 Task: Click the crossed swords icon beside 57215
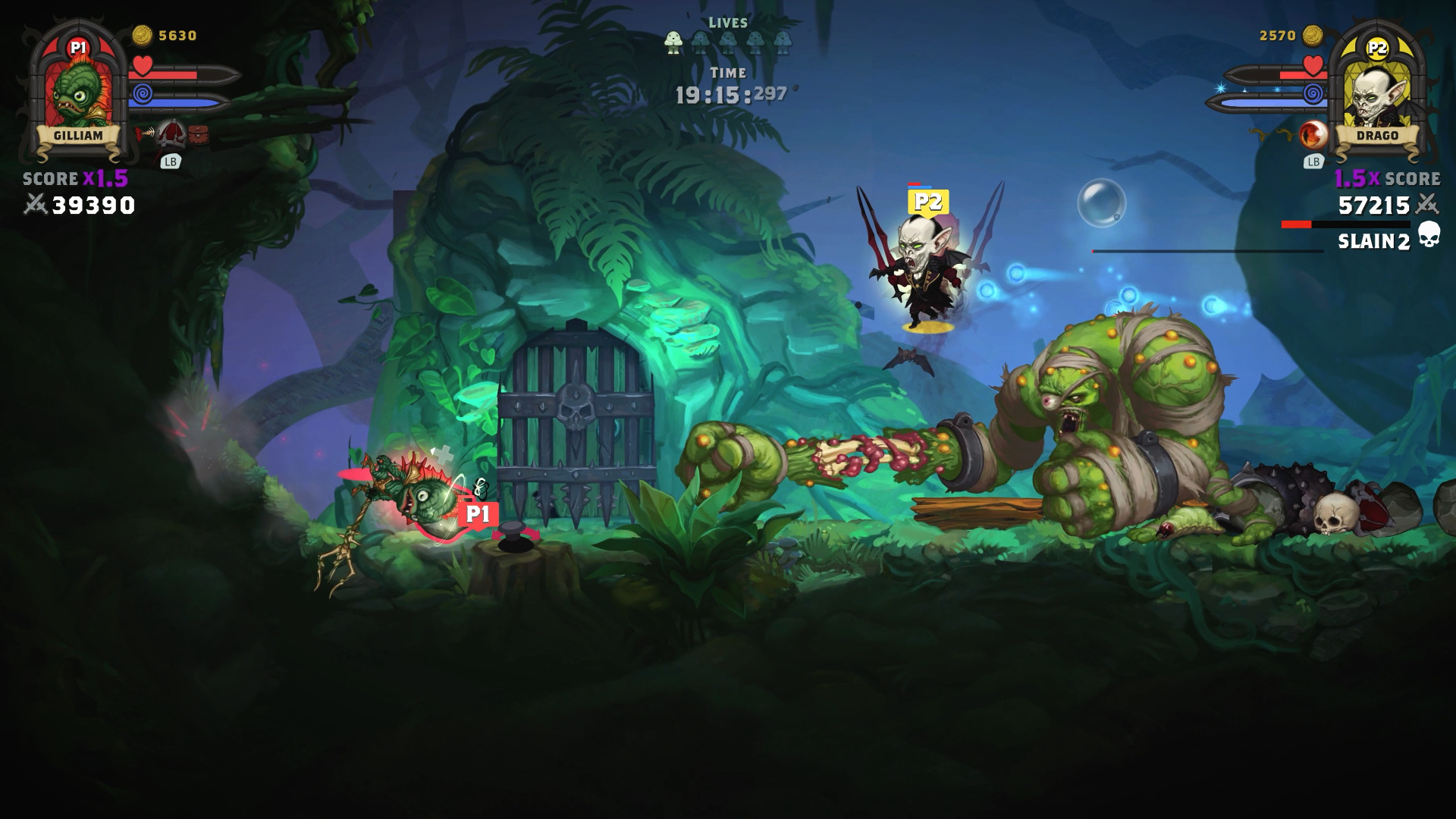pyautogui.click(x=1427, y=204)
